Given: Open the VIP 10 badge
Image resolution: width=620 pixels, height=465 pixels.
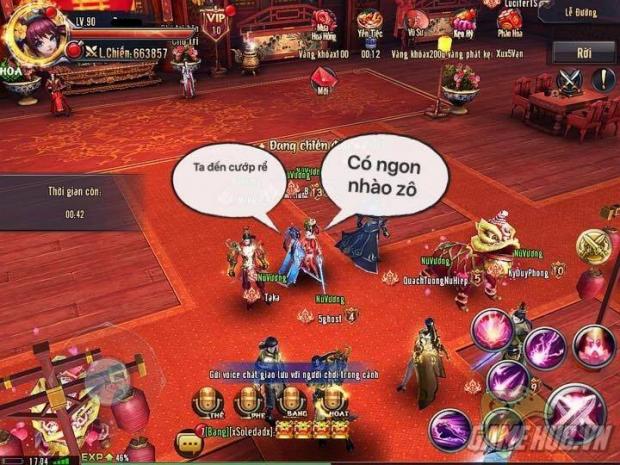Looking at the screenshot, I should (213, 21).
